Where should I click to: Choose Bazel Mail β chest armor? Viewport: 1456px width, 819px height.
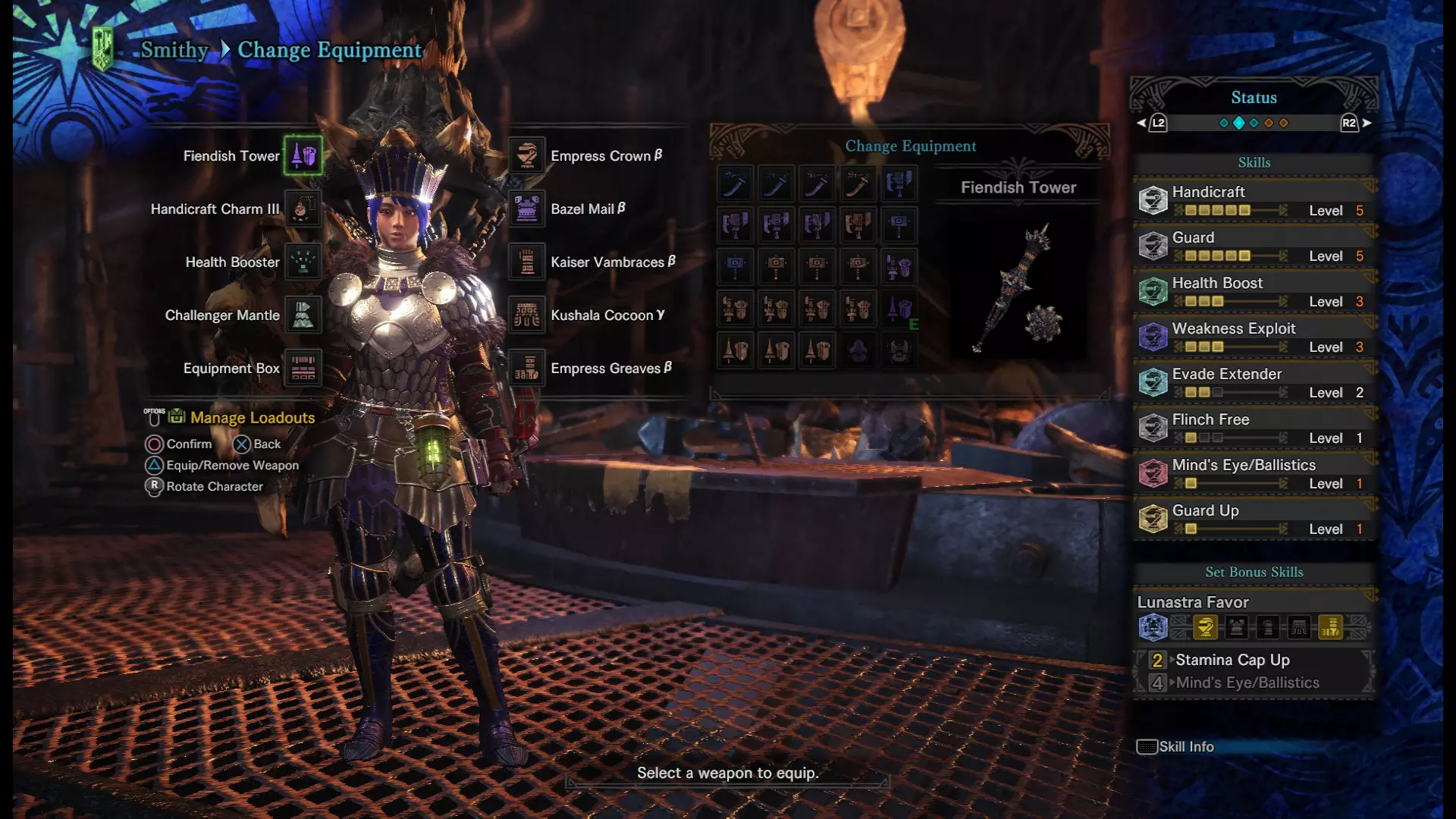[x=527, y=209]
